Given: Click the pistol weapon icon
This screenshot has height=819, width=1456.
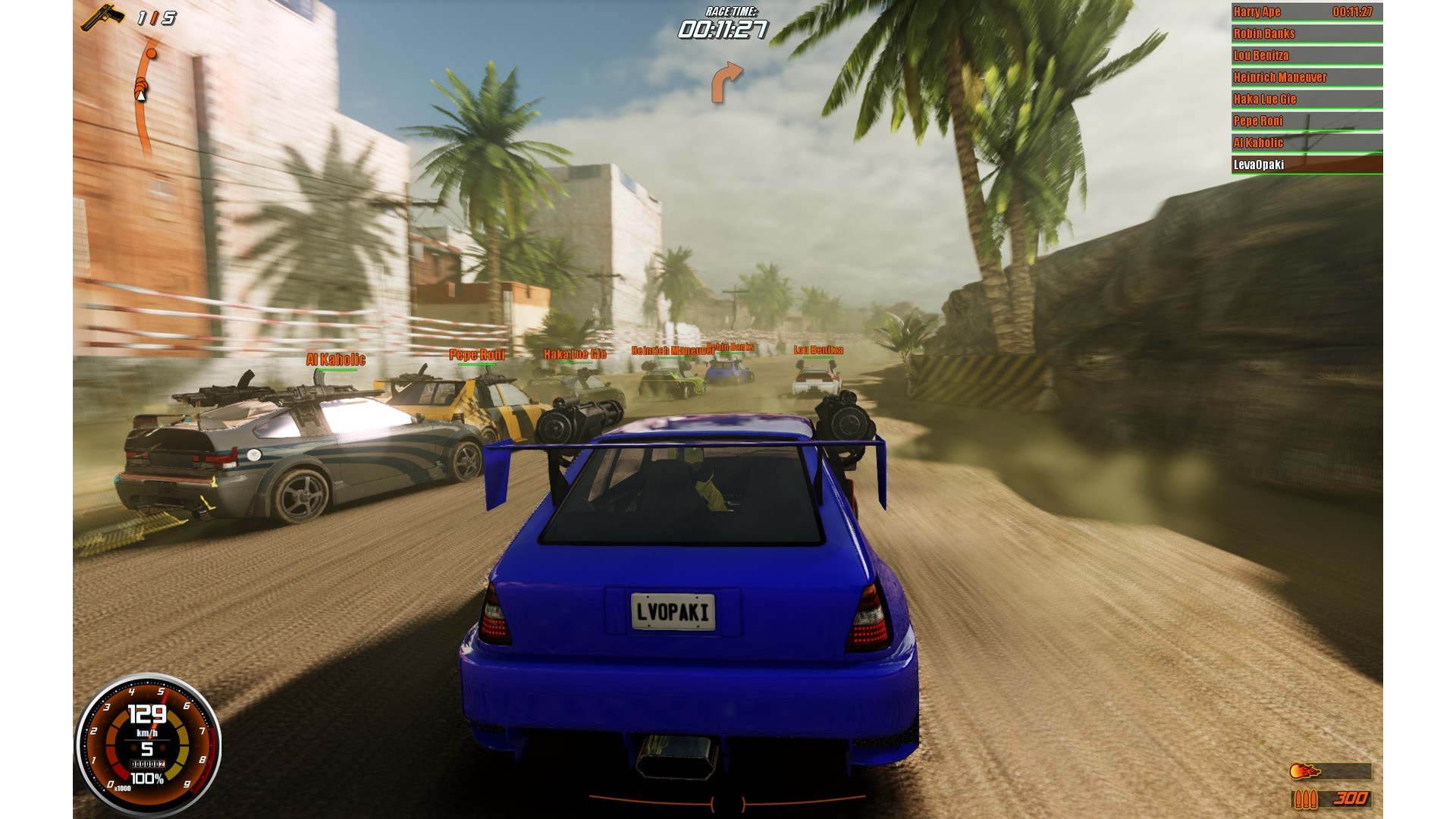Looking at the screenshot, I should pyautogui.click(x=102, y=16).
